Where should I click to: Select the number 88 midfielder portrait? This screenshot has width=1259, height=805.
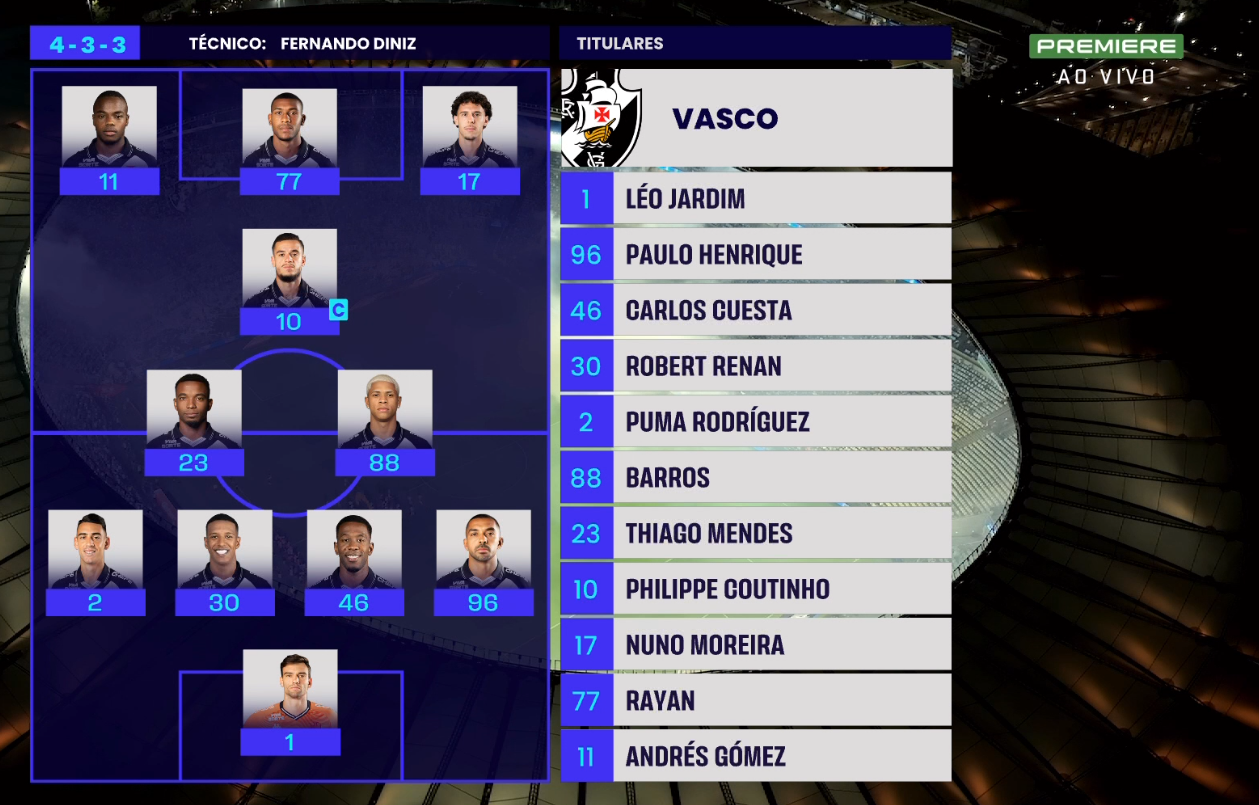click(x=385, y=409)
